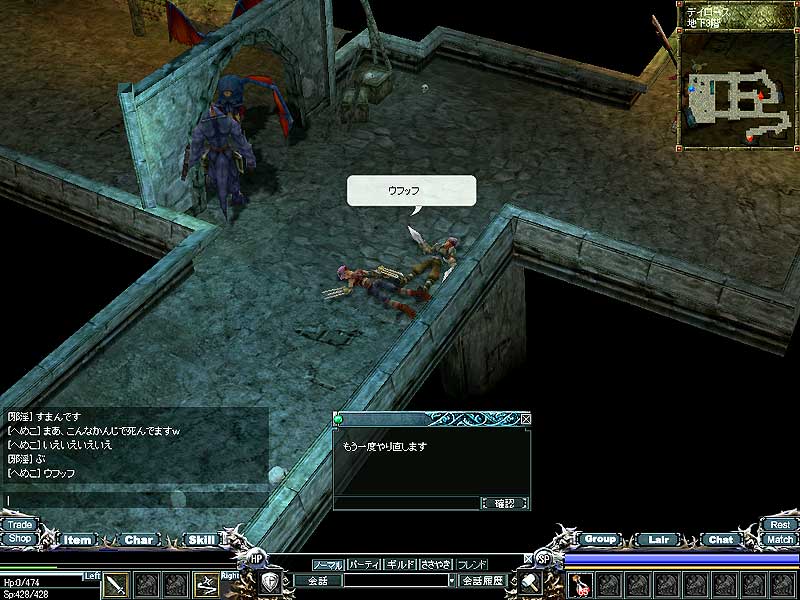Open the Skill window
This screenshot has height=600, width=800.
coord(201,540)
